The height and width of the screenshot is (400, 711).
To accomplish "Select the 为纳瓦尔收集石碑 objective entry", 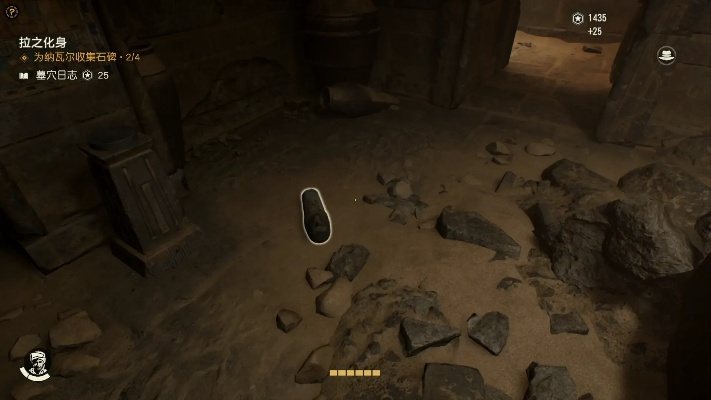I will click(86, 58).
